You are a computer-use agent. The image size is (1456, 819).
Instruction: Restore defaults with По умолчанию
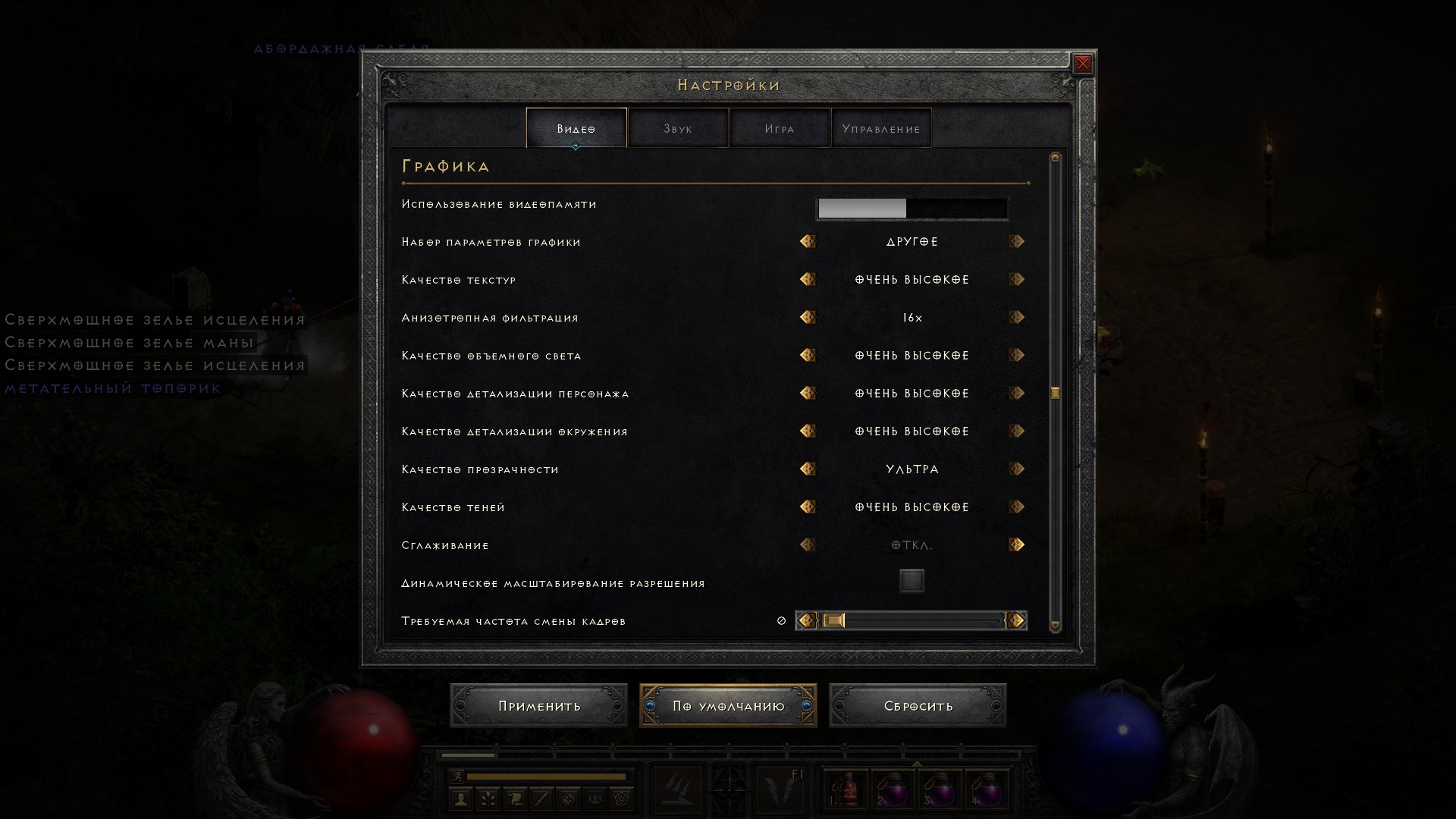coord(728,705)
